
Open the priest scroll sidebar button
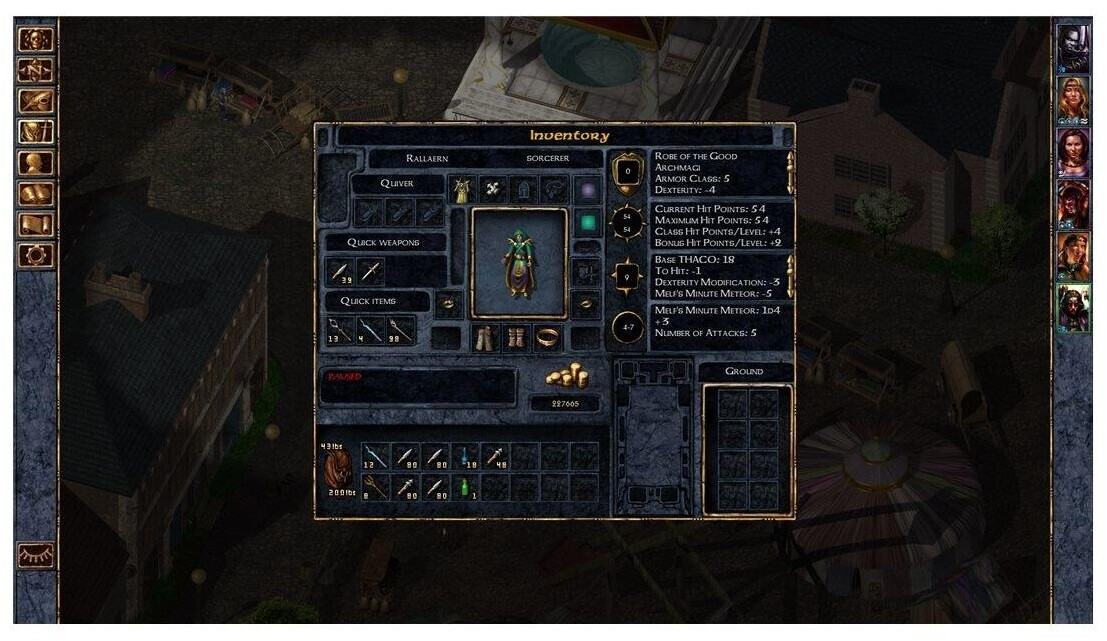pyautogui.click(x=36, y=224)
